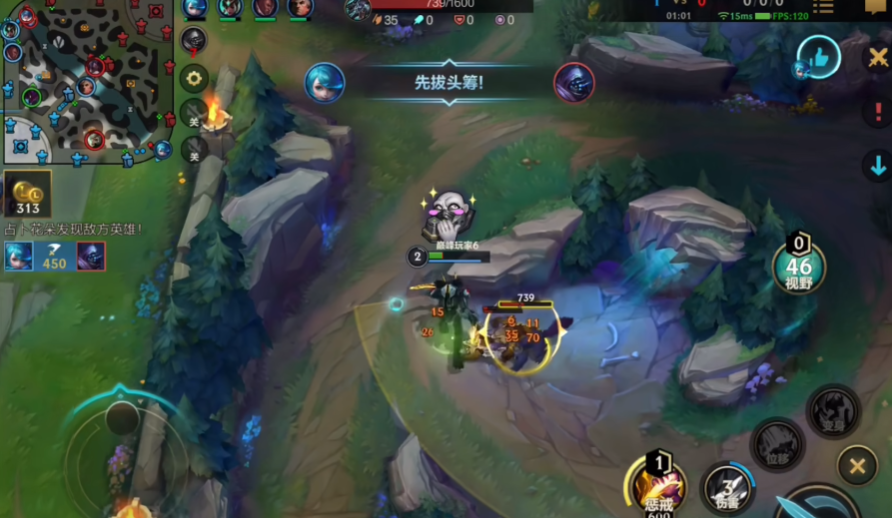Open the gear settings button

[194, 78]
